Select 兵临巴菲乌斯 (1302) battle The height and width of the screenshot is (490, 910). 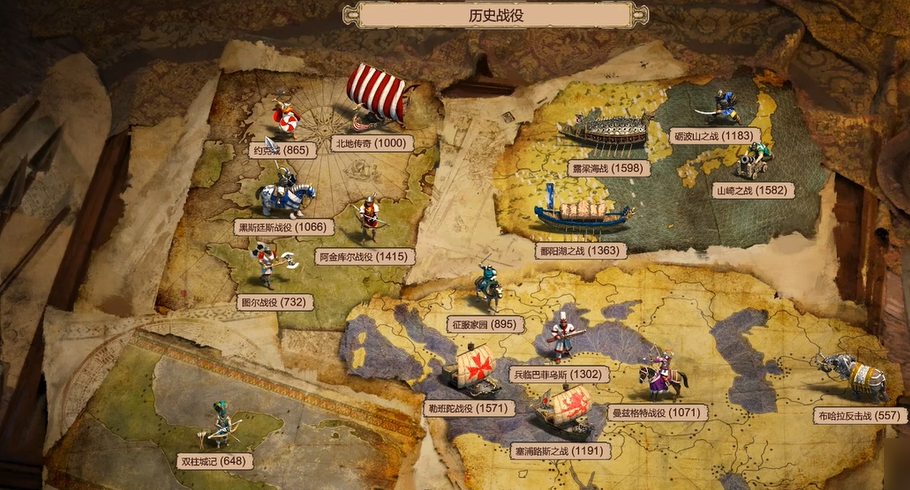tap(559, 374)
